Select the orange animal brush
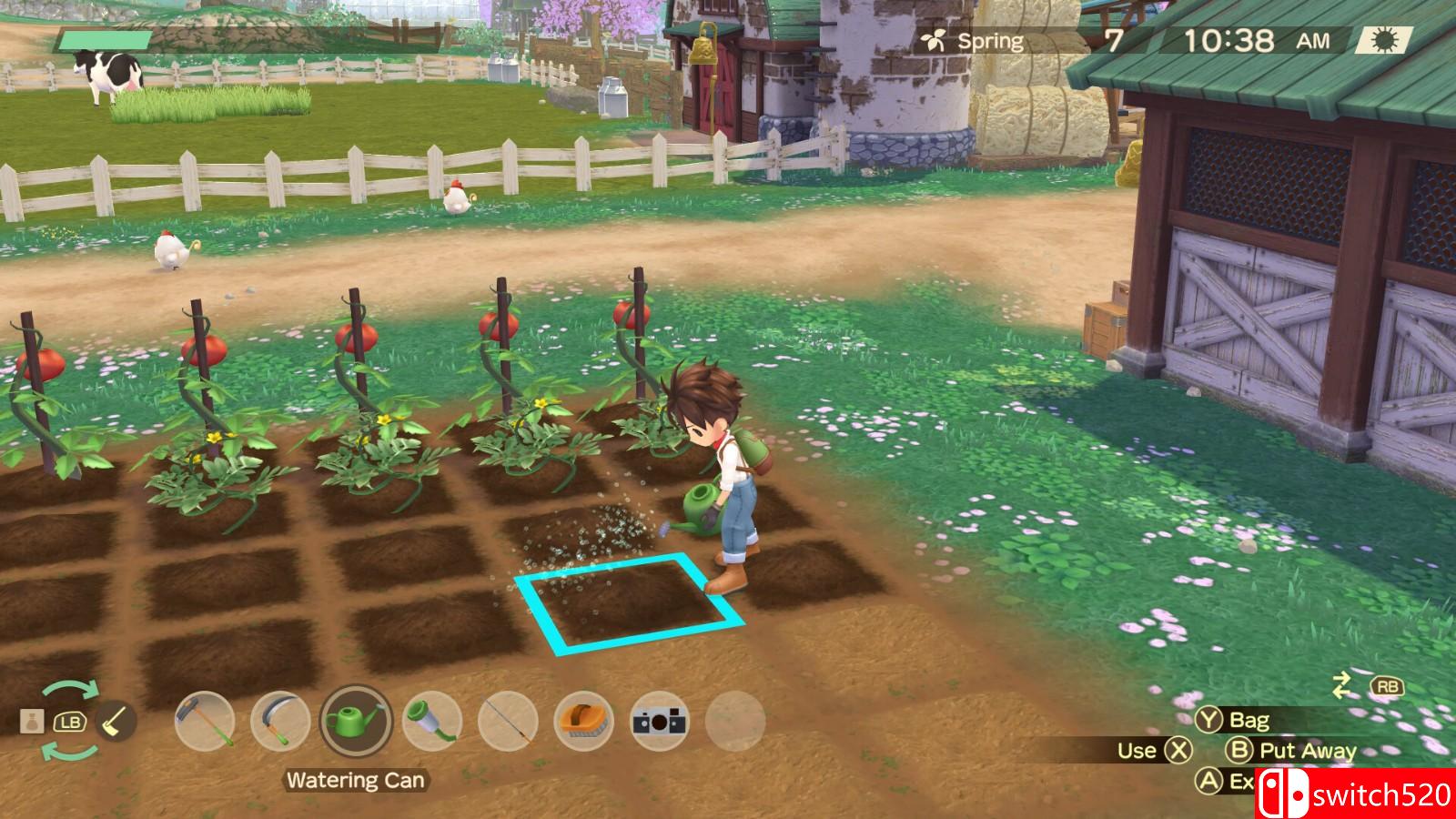Viewport: 1456px width, 819px height. tap(583, 722)
